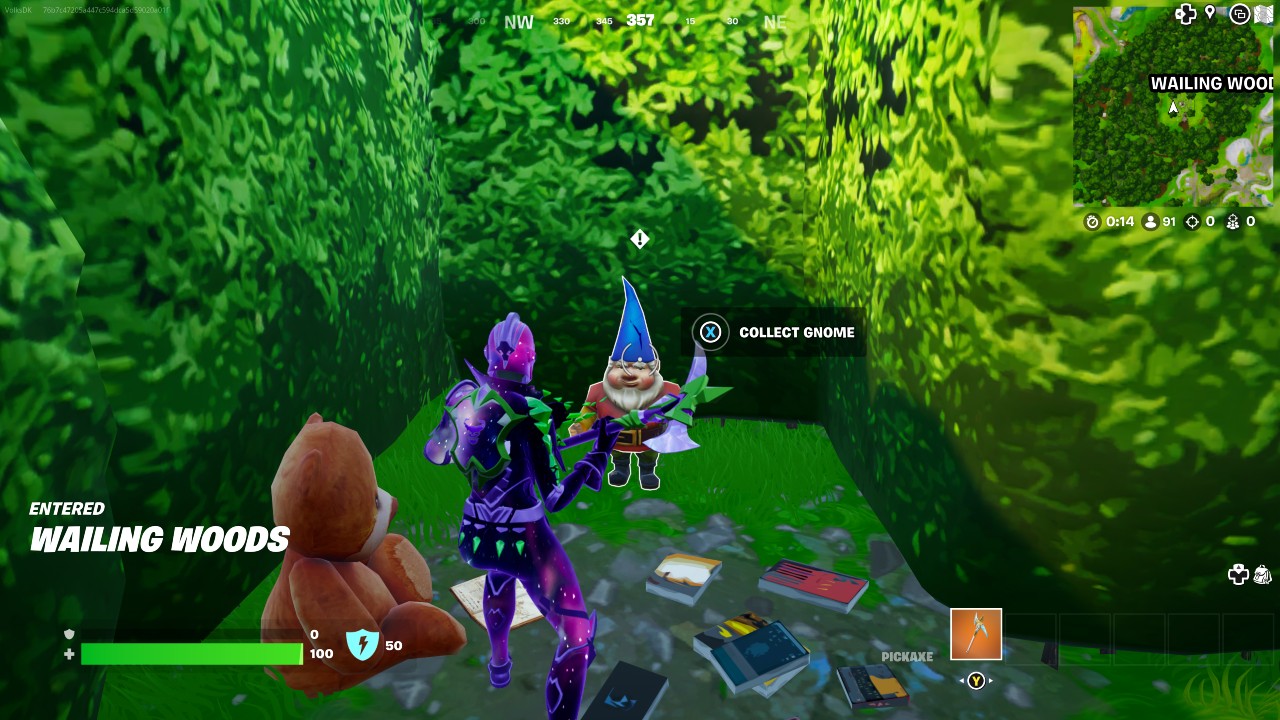1280x720 pixels.
Task: Click the left arrow beside the Y button
Action: (962, 681)
